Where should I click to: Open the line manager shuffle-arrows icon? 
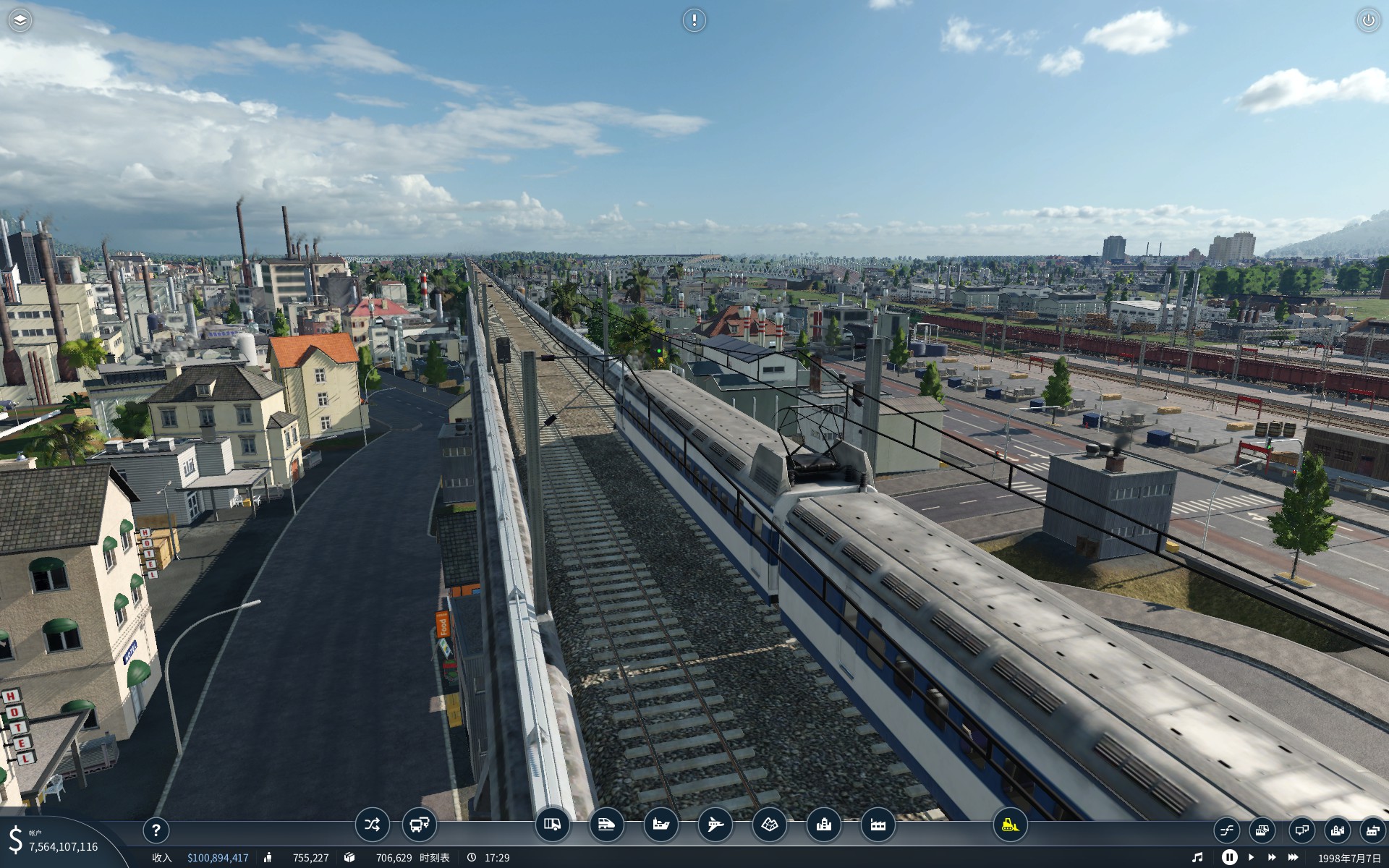(x=372, y=825)
